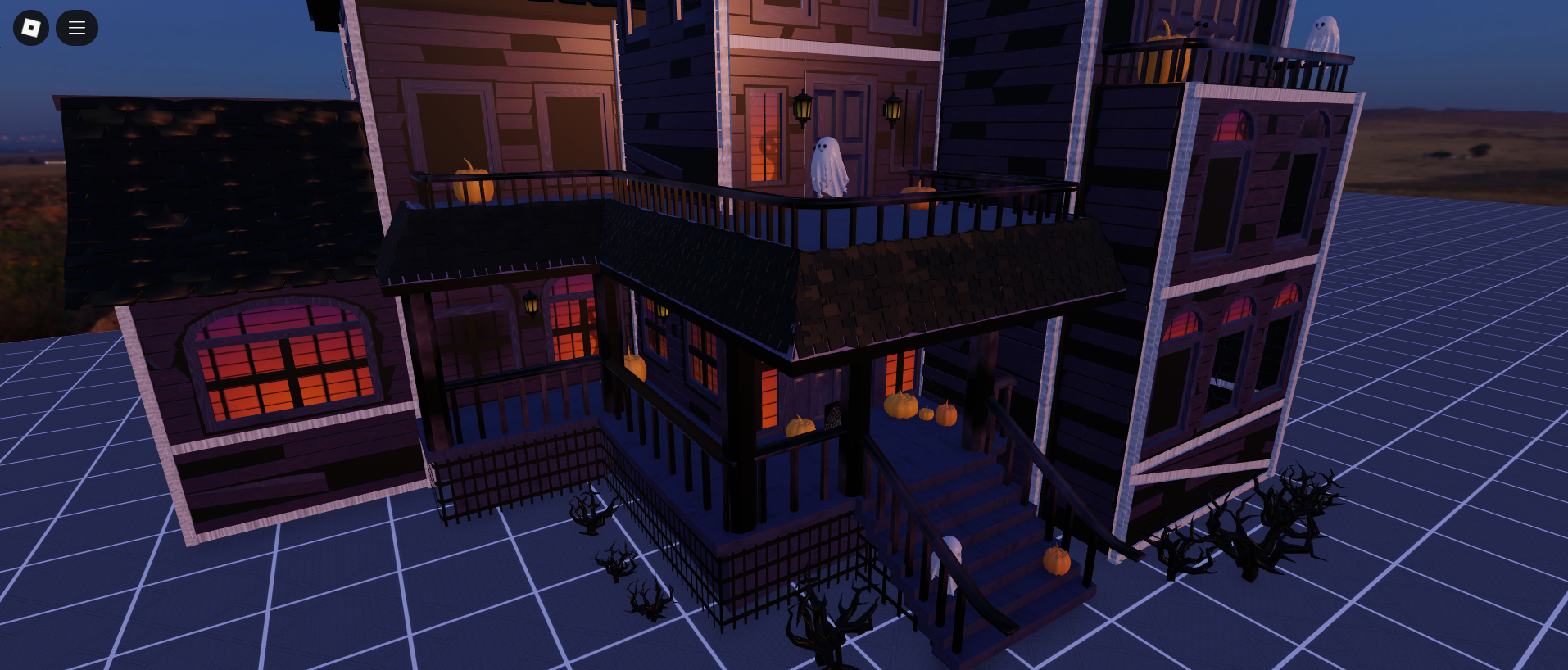Open the hamburger lines menu button
The width and height of the screenshot is (1568, 670).
click(x=77, y=28)
